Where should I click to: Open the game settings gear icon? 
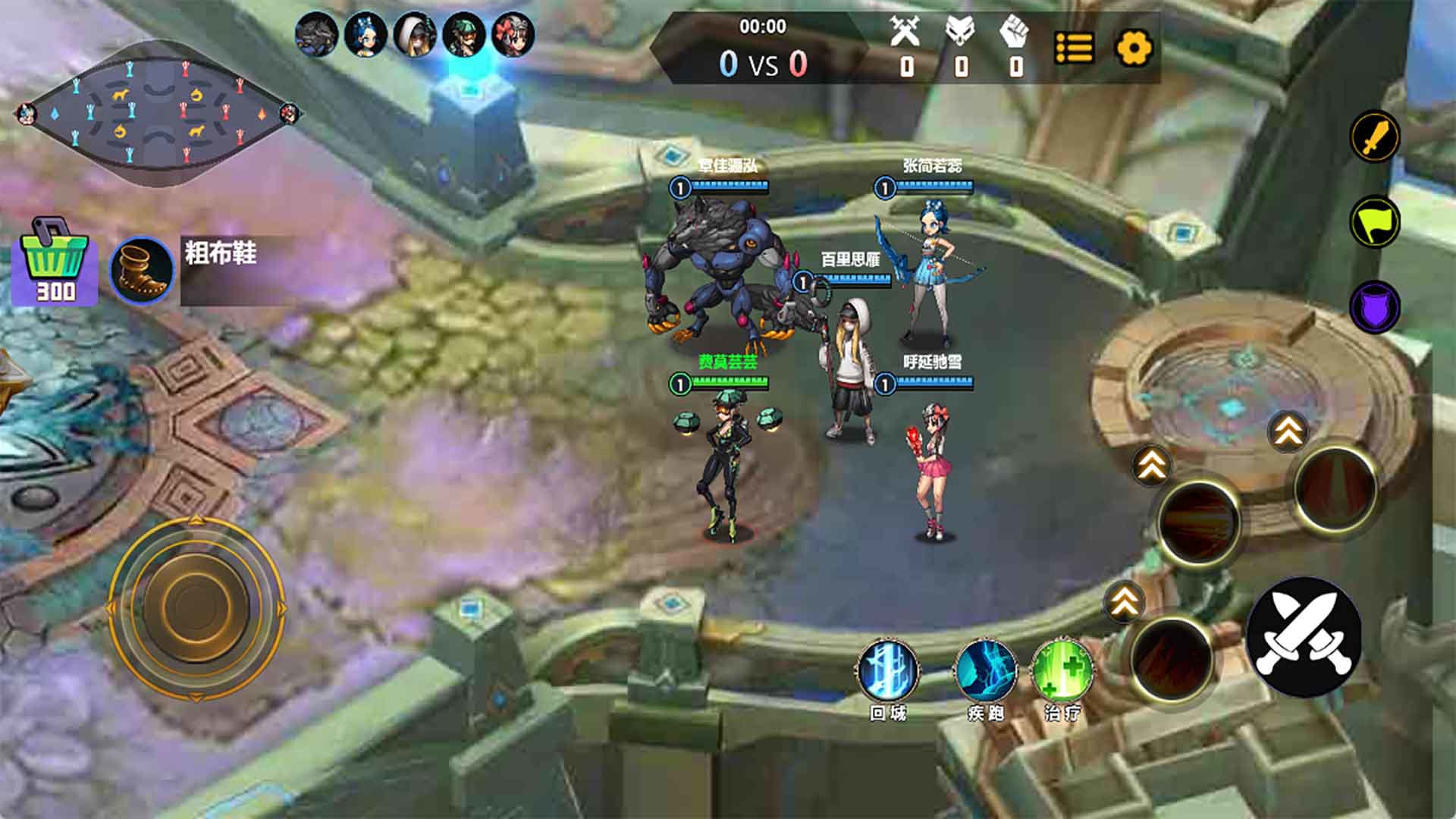[1133, 49]
